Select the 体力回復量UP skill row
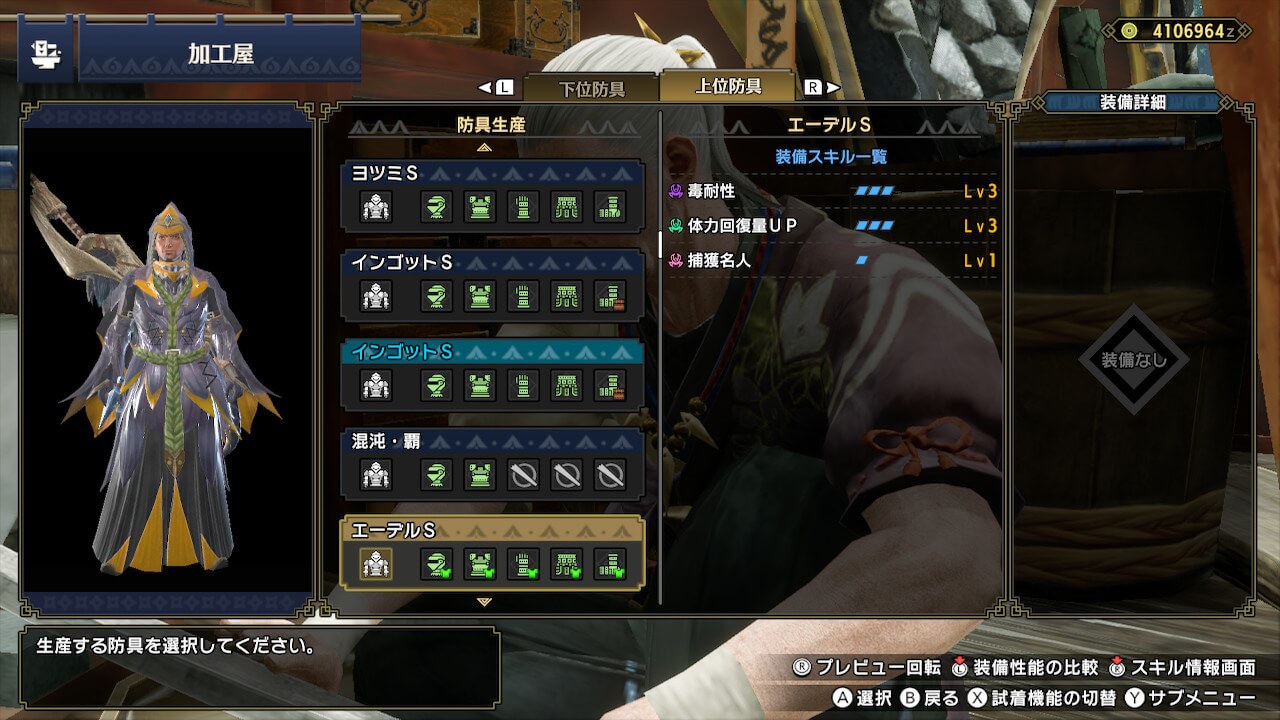The height and width of the screenshot is (720, 1280). pos(832,226)
